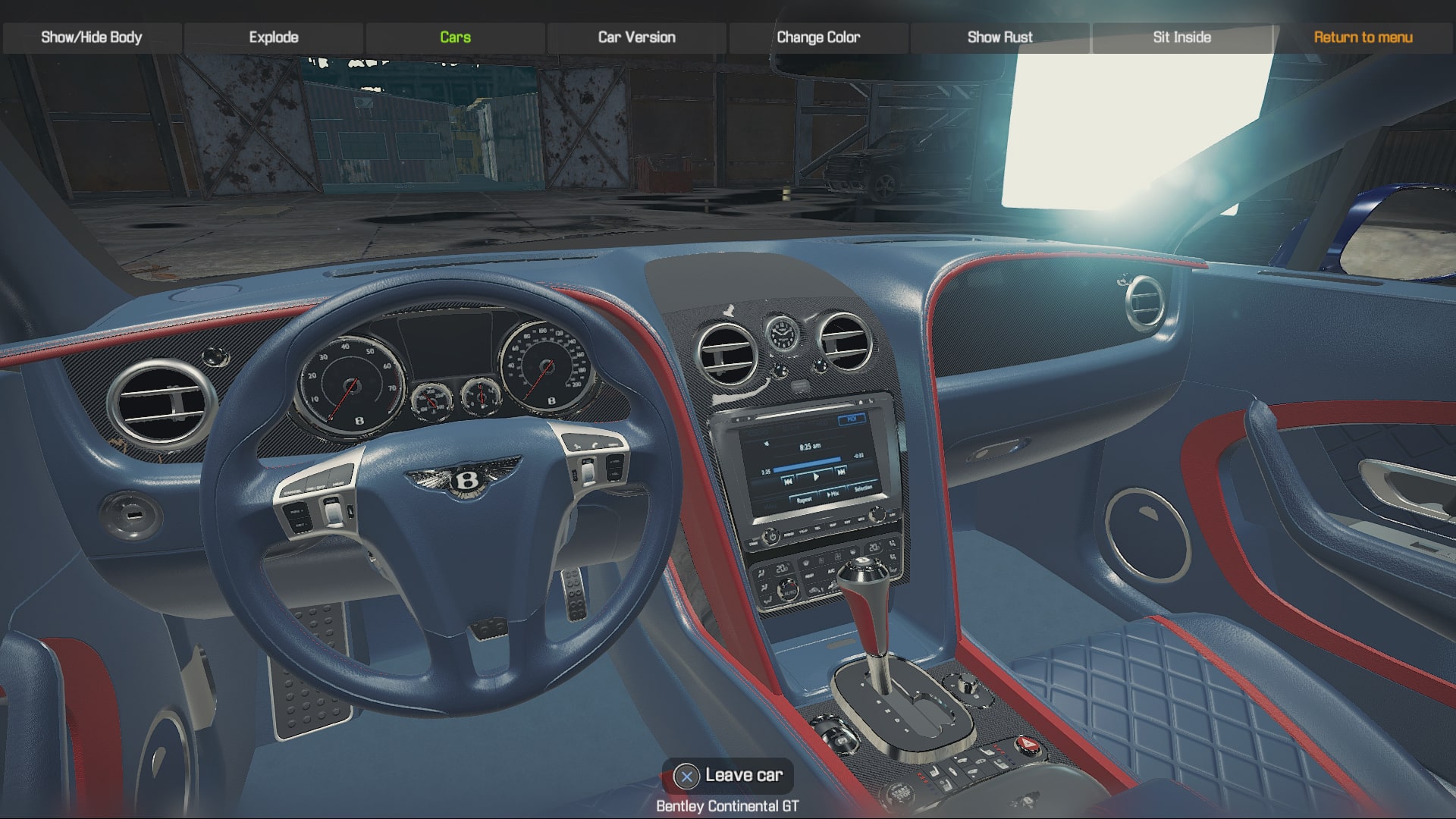The width and height of the screenshot is (1456, 819).
Task: Open the Selection track list on the radio
Action: click(864, 488)
